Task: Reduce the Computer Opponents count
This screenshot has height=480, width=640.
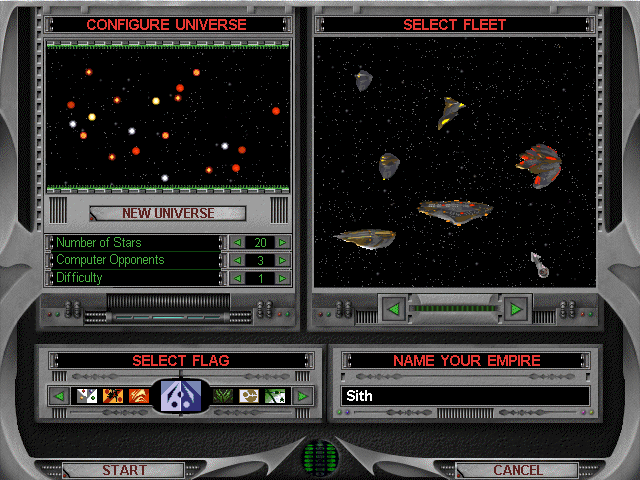Action: [237, 260]
